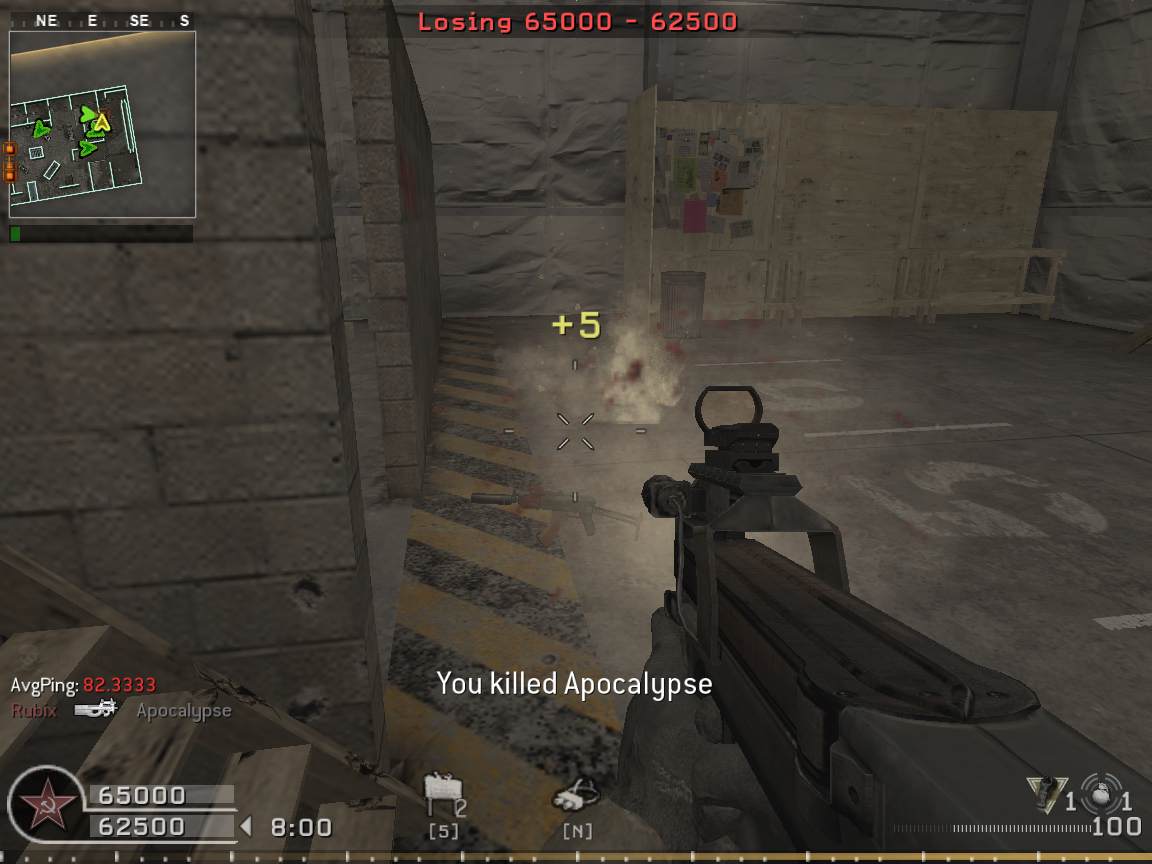Select the claymore equipment icon

(x=441, y=797)
